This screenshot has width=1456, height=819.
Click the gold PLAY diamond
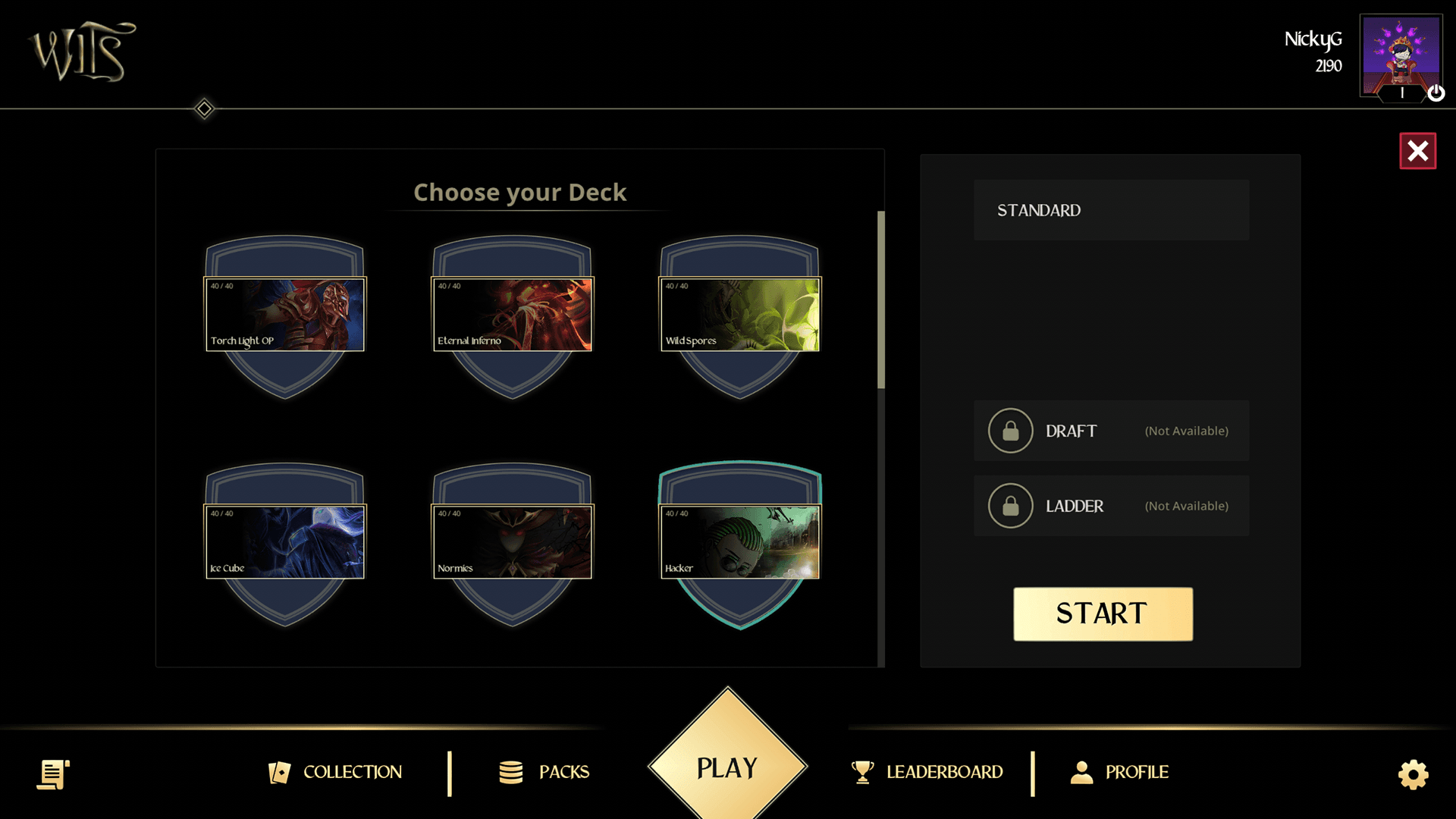pyautogui.click(x=727, y=767)
